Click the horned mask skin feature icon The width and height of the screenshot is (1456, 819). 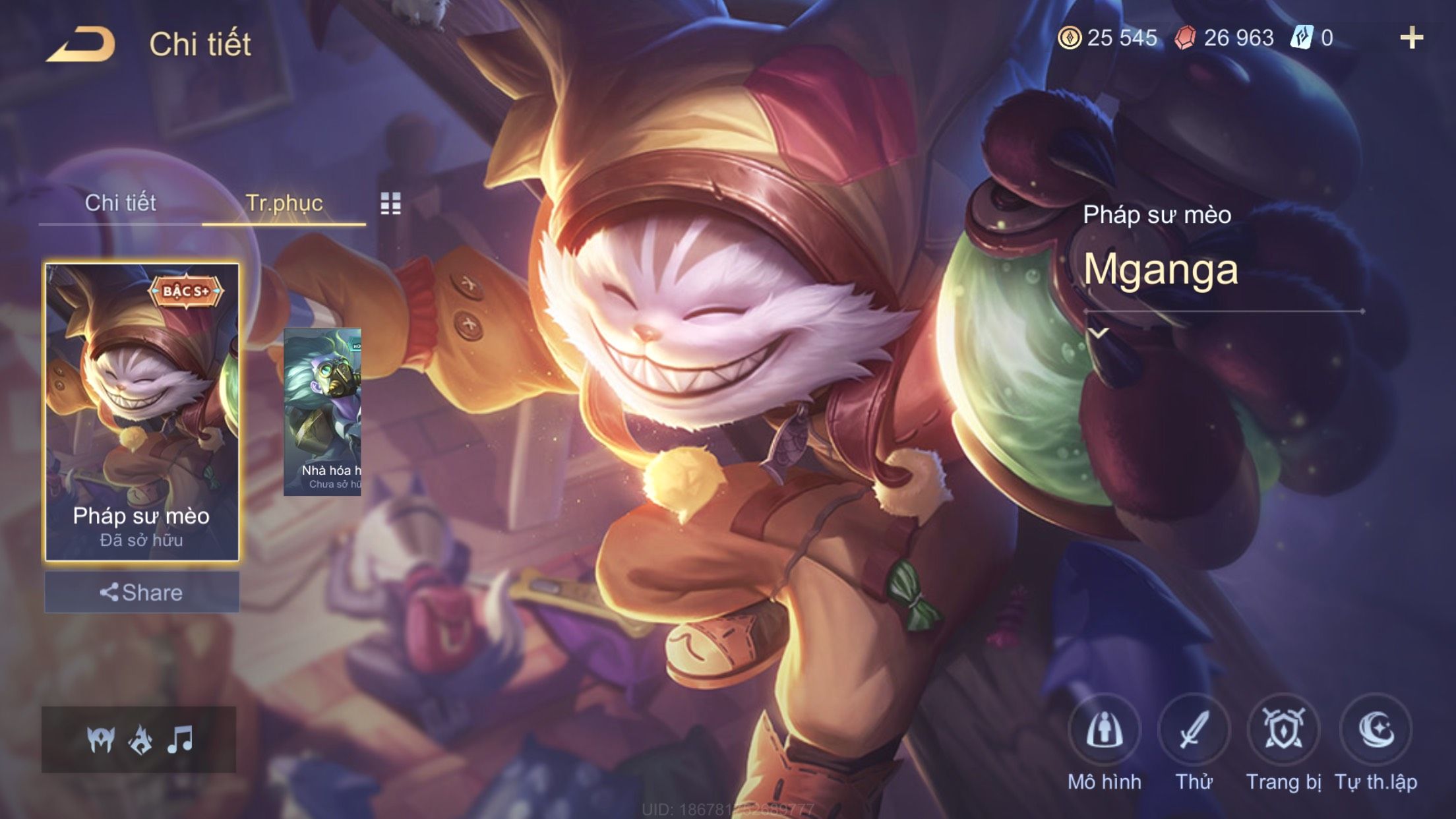point(101,740)
